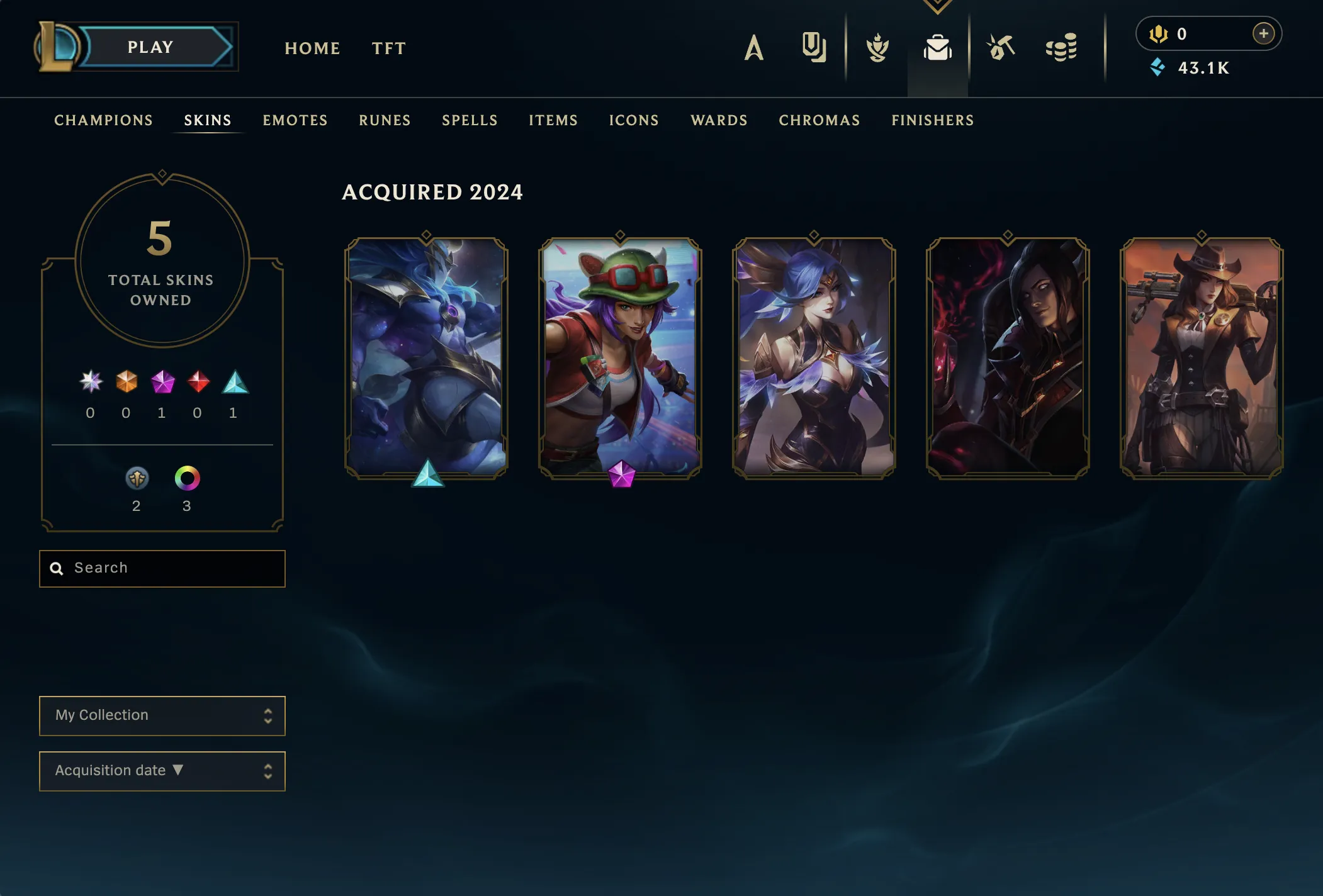This screenshot has height=896, width=1323.
Task: Open the TFT section
Action: pos(389,48)
